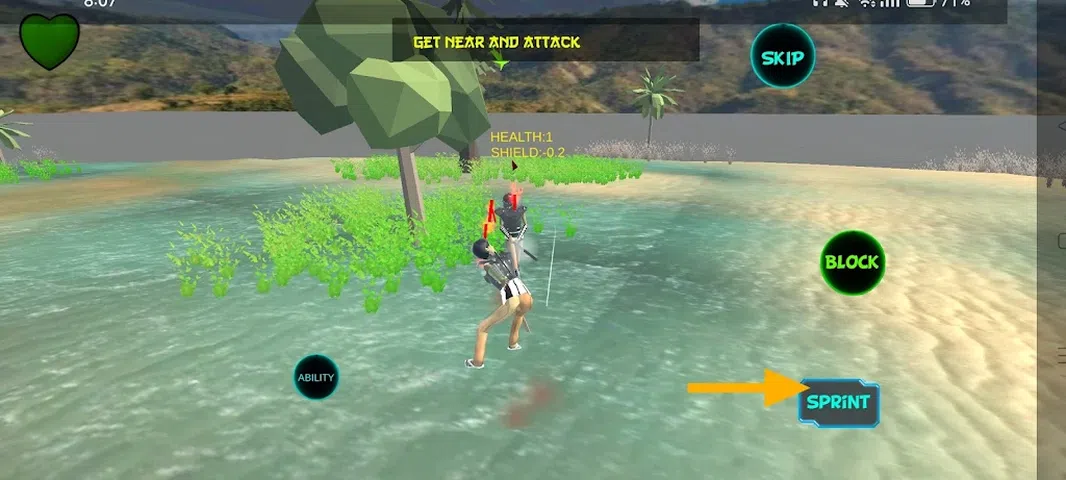The width and height of the screenshot is (1066, 480).
Task: Use the round ABILITY button
Action: click(316, 378)
